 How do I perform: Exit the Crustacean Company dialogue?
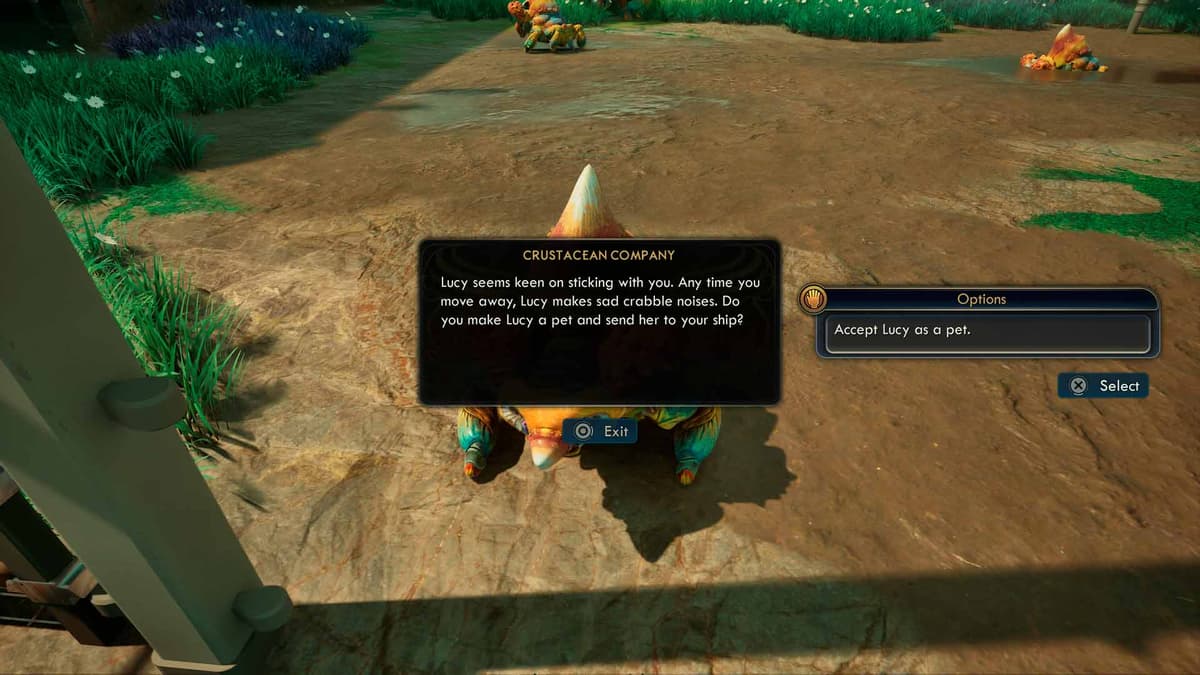click(x=600, y=431)
